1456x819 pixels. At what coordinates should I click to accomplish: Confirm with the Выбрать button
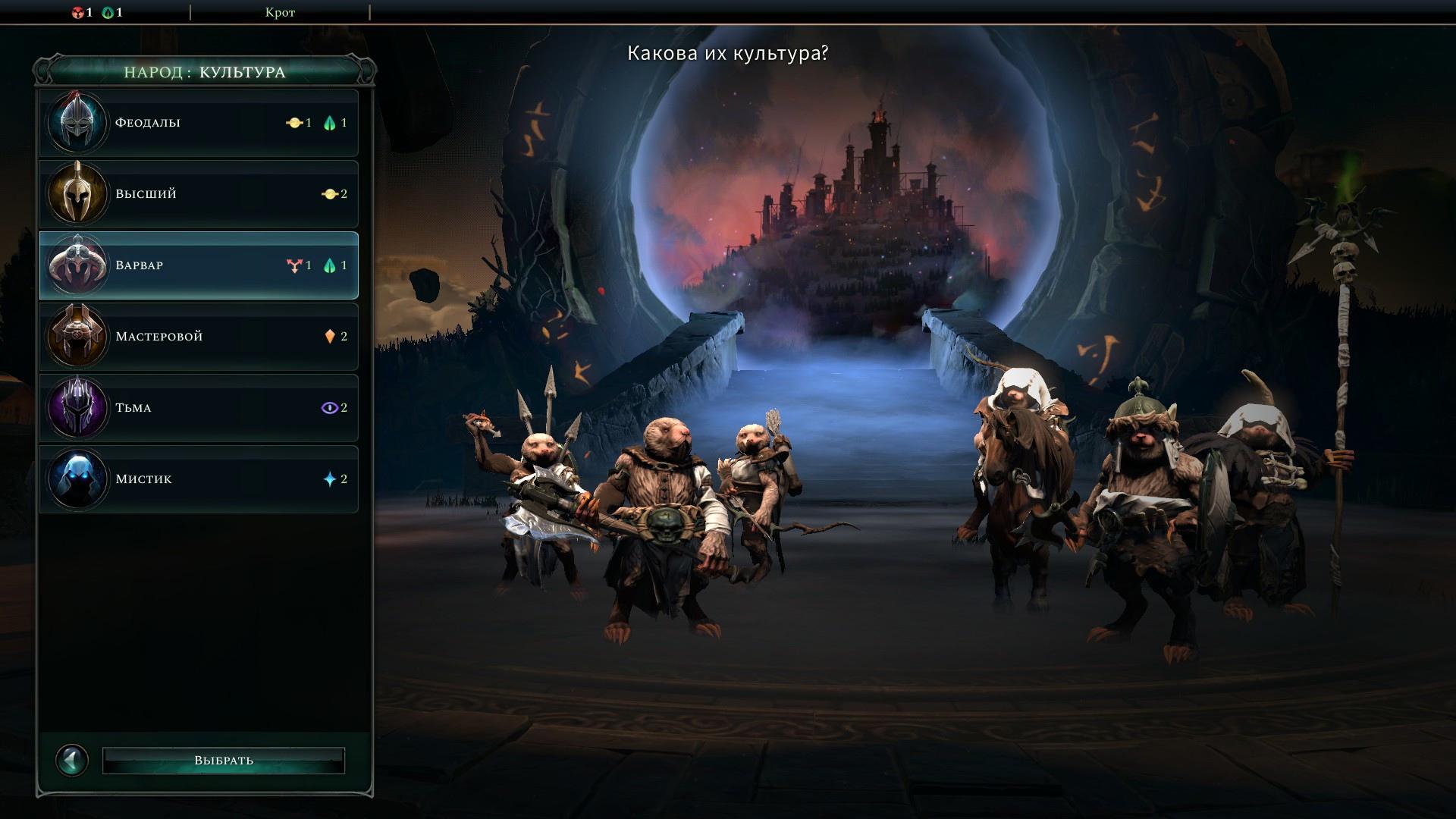tap(224, 761)
